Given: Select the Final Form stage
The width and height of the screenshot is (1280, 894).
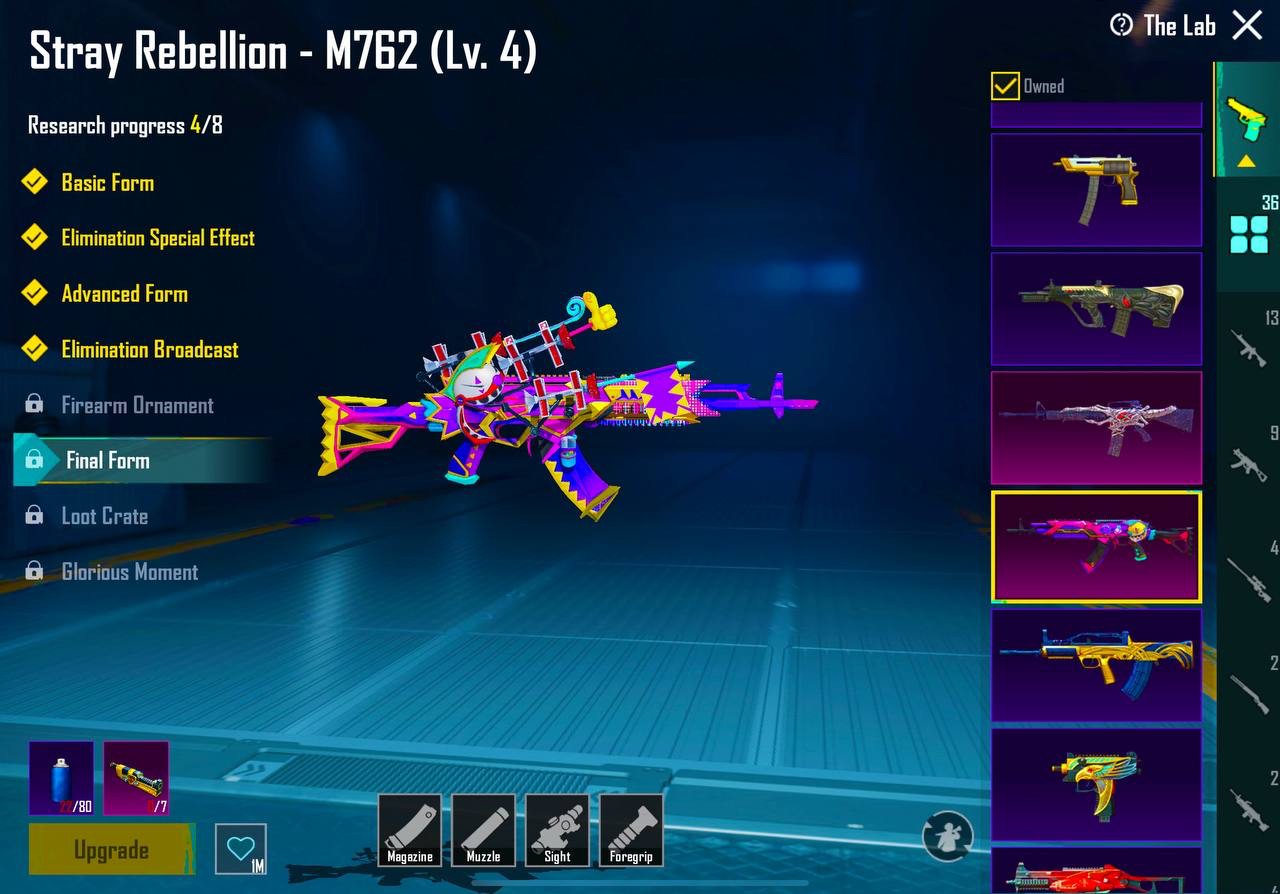Looking at the screenshot, I should (107, 460).
